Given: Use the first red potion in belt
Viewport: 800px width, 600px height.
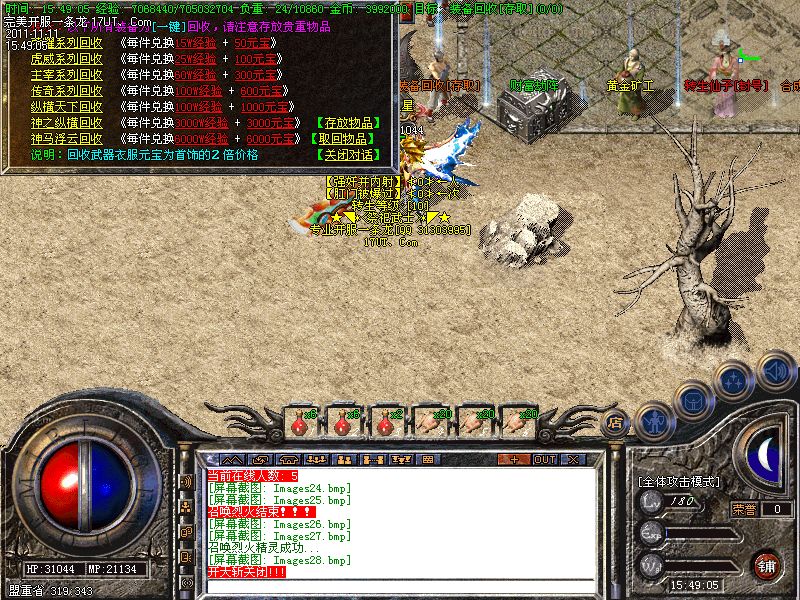Looking at the screenshot, I should pyautogui.click(x=299, y=423).
